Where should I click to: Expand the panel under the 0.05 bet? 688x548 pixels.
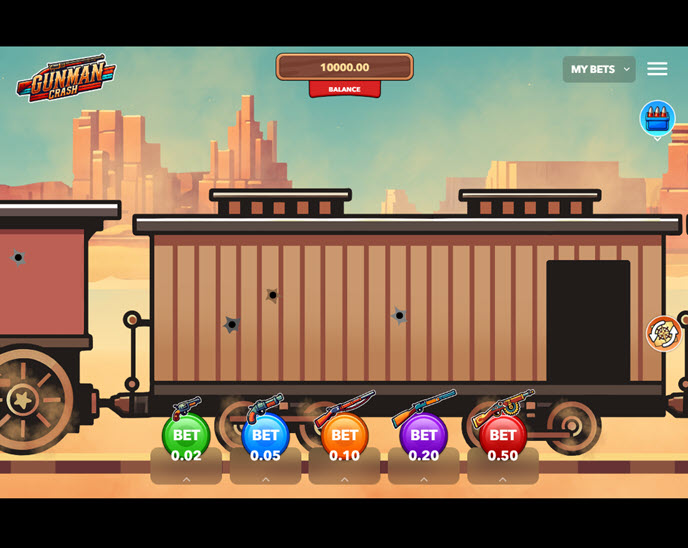tap(265, 480)
